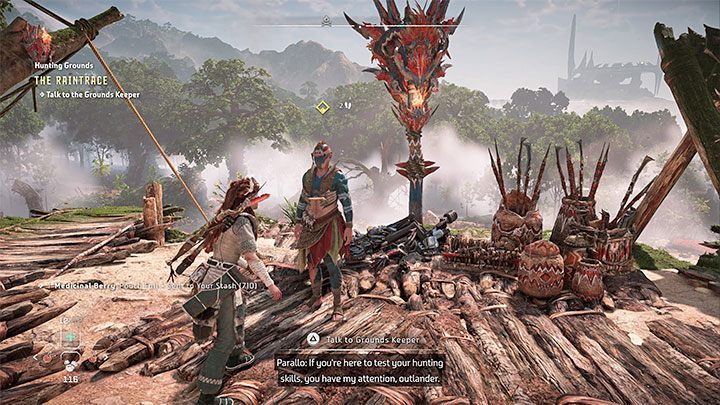Screen dimensions: 720x405
Task: Click the Talk to the Grounds Keeper objective
Action: [x=90, y=95]
